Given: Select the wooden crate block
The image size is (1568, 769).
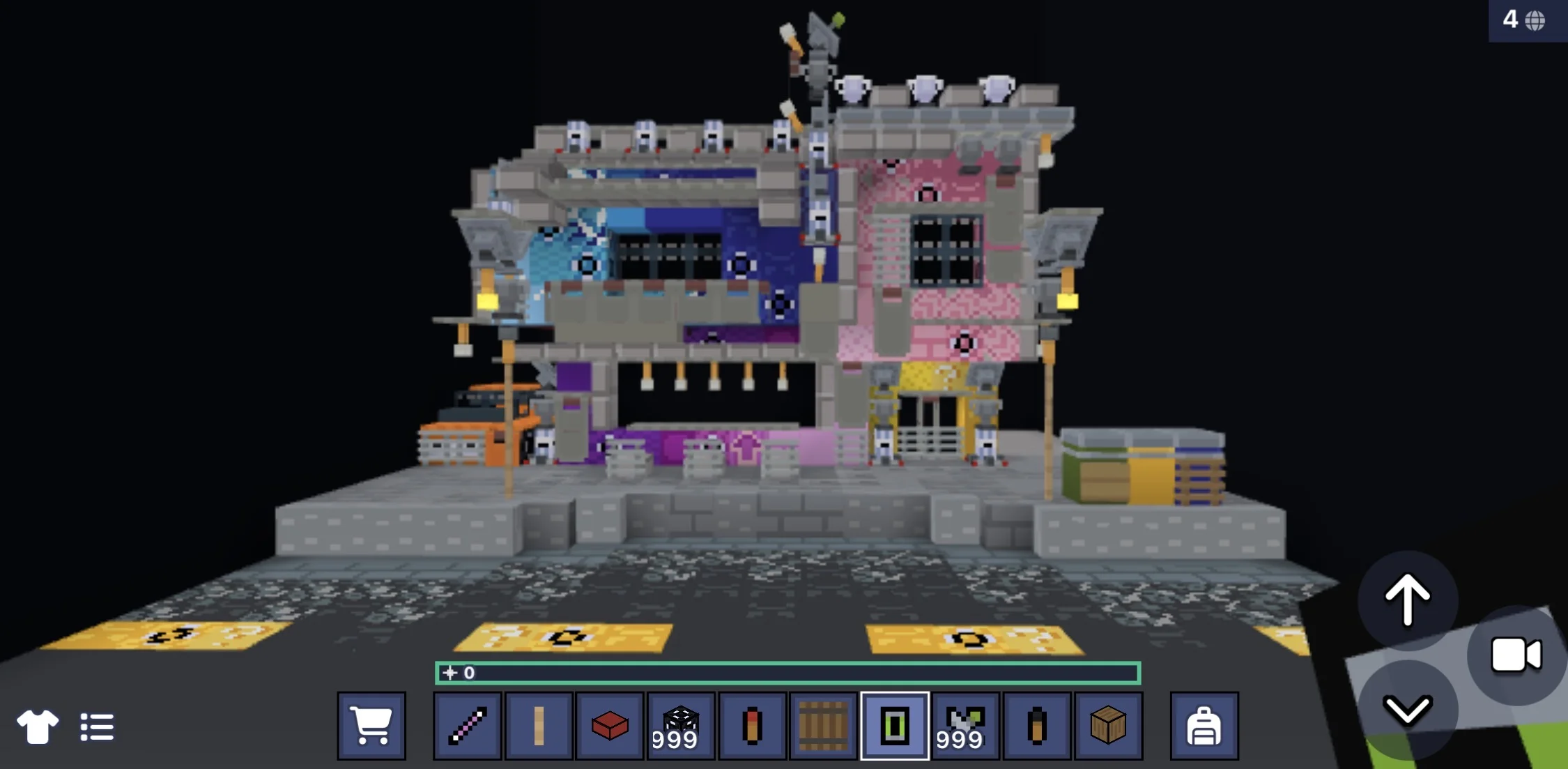Looking at the screenshot, I should [1107, 725].
